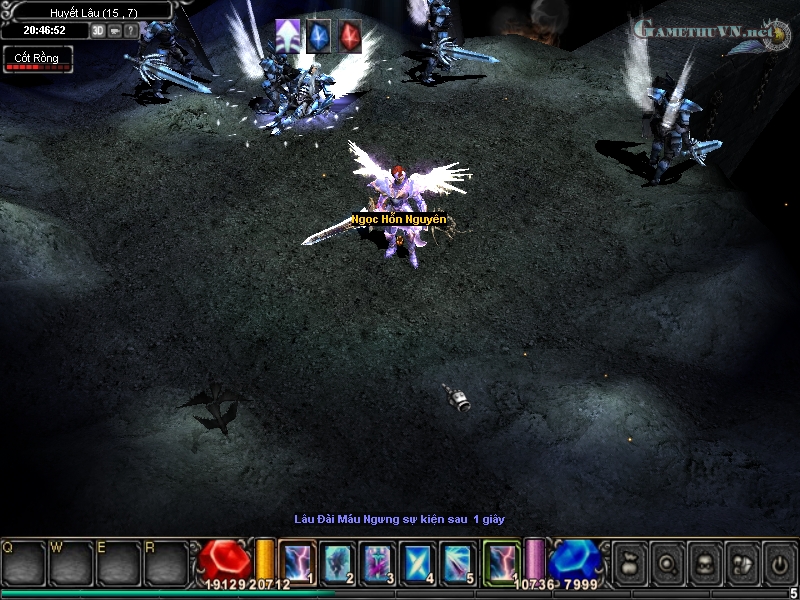Click the magnifying glass menu button
The width and height of the screenshot is (800, 600).
point(667,563)
